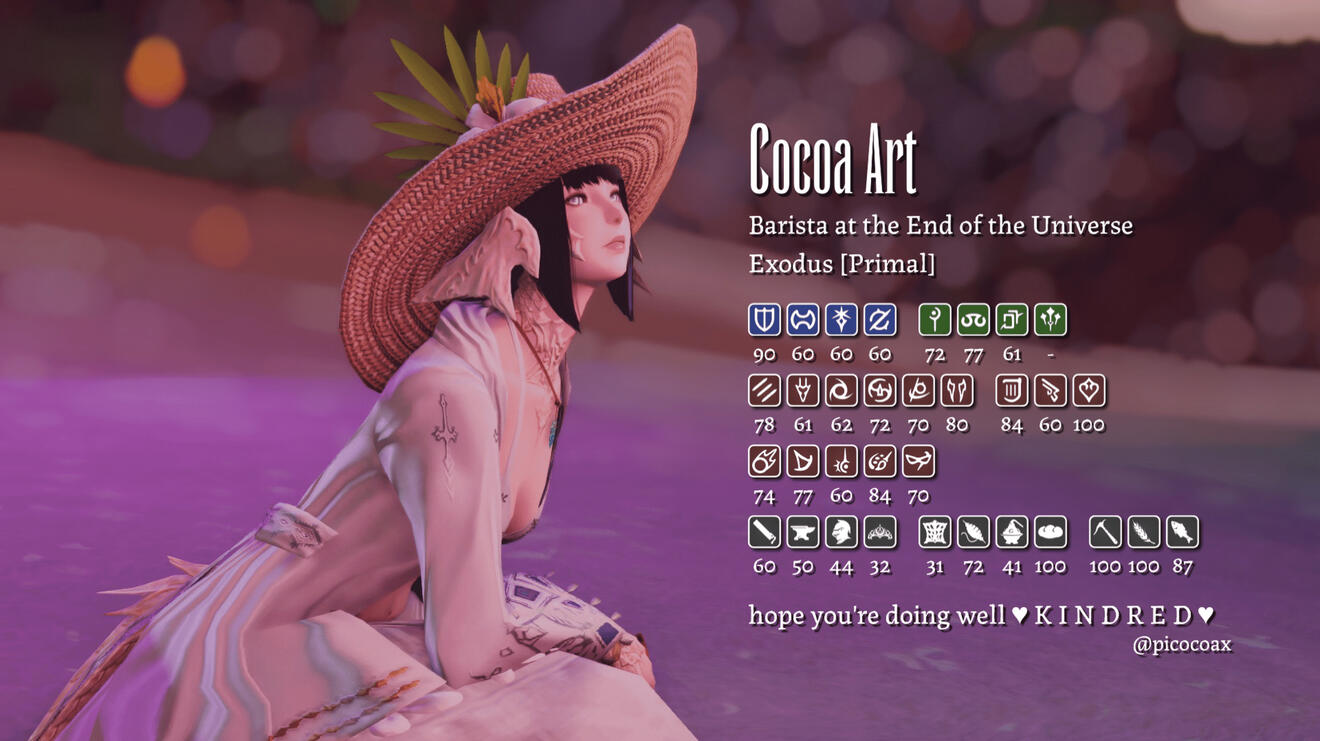Choose the Goldsmith tiara icon

[880, 533]
